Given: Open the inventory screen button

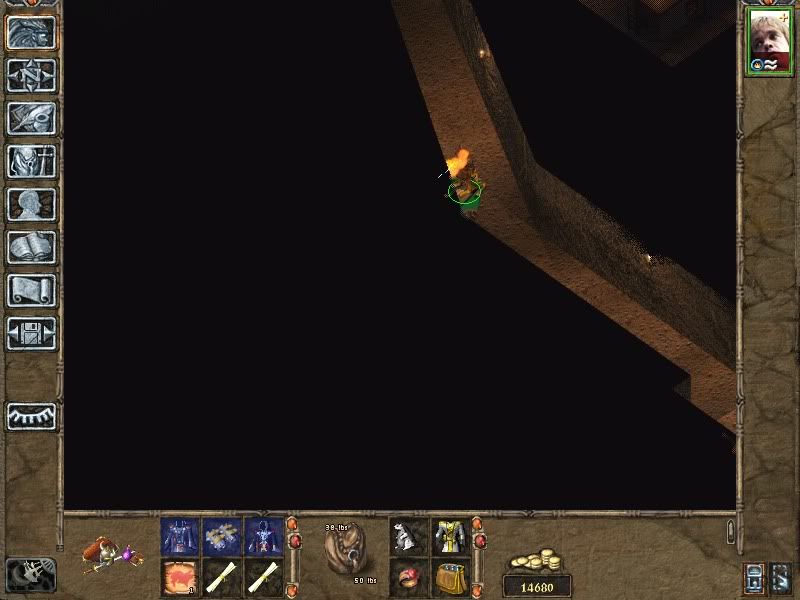Looking at the screenshot, I should coord(31,161).
